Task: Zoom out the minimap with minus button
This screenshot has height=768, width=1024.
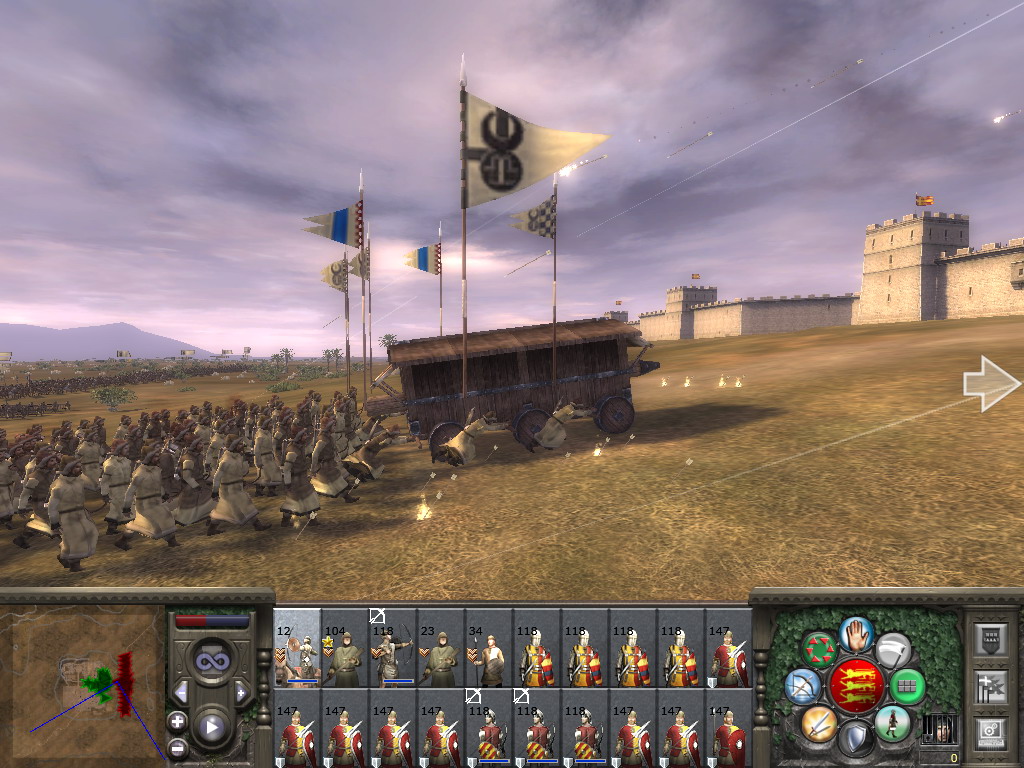Action: click(x=177, y=747)
